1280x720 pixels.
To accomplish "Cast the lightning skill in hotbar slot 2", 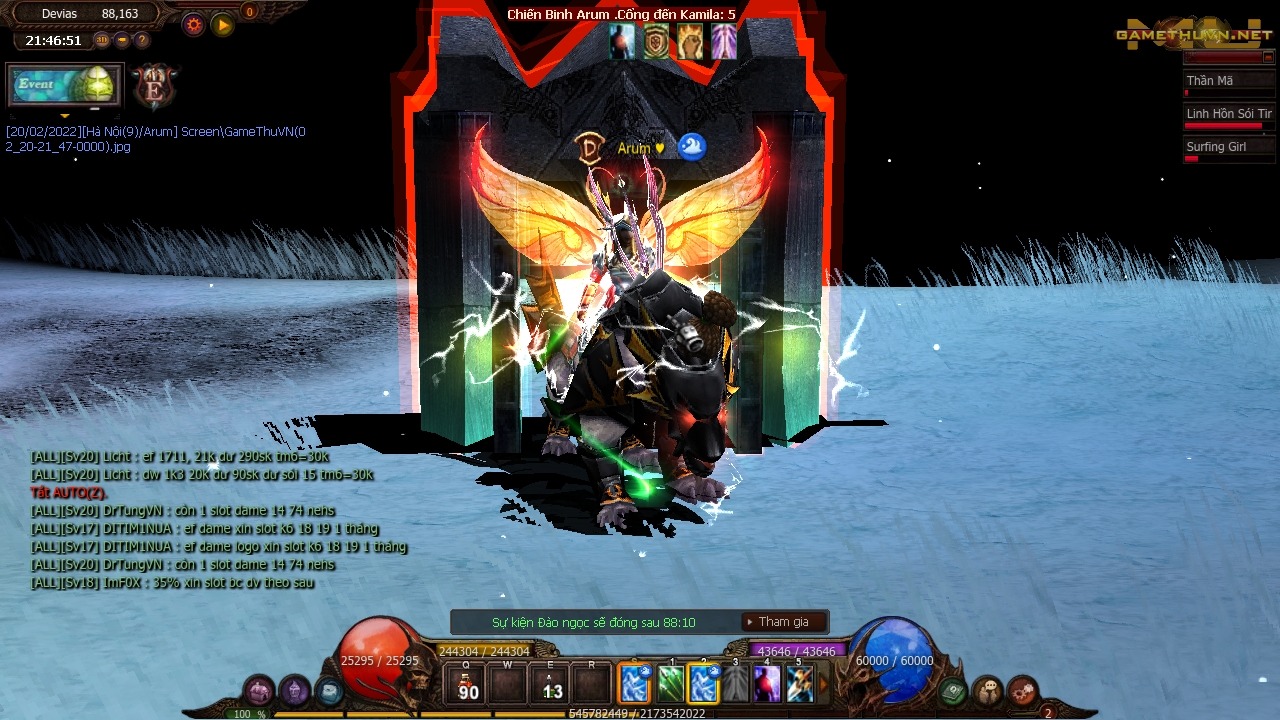I will pos(702,684).
